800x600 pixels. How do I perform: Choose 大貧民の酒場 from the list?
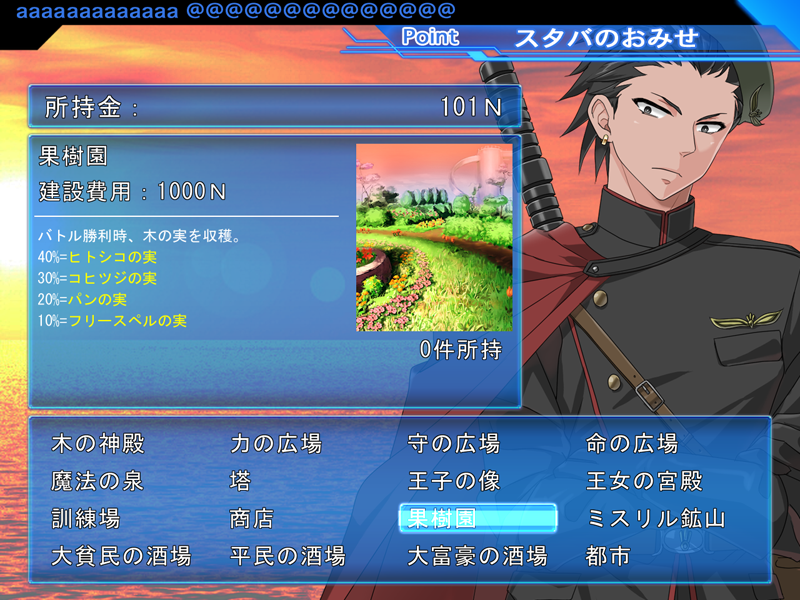pos(121,556)
